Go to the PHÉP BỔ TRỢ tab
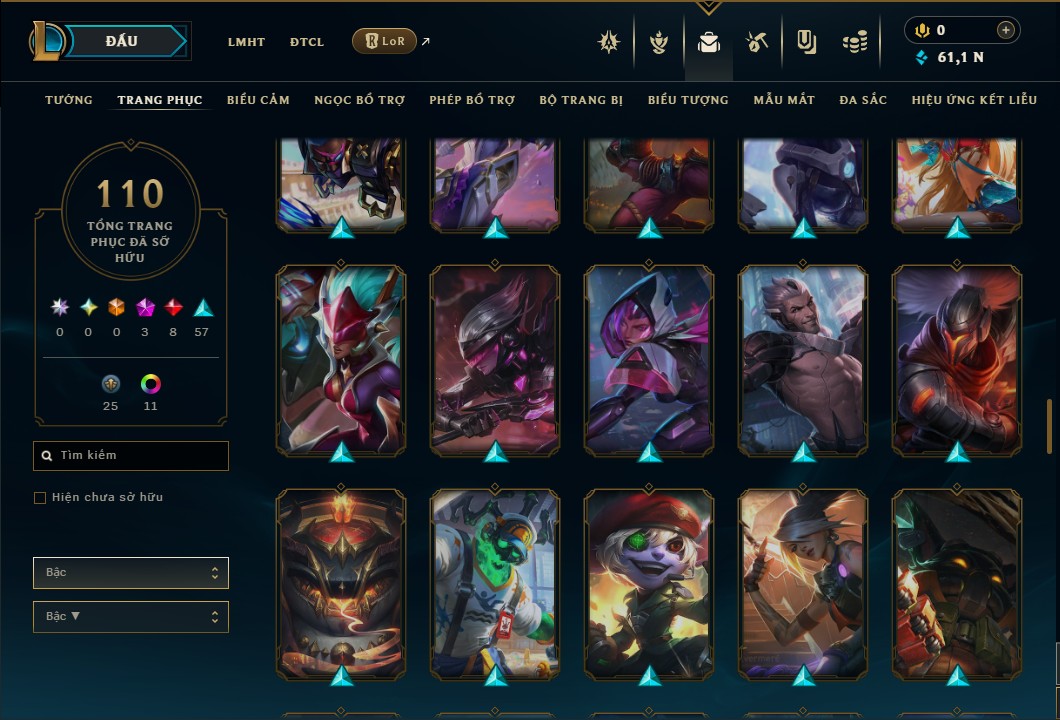 pyautogui.click(x=472, y=100)
